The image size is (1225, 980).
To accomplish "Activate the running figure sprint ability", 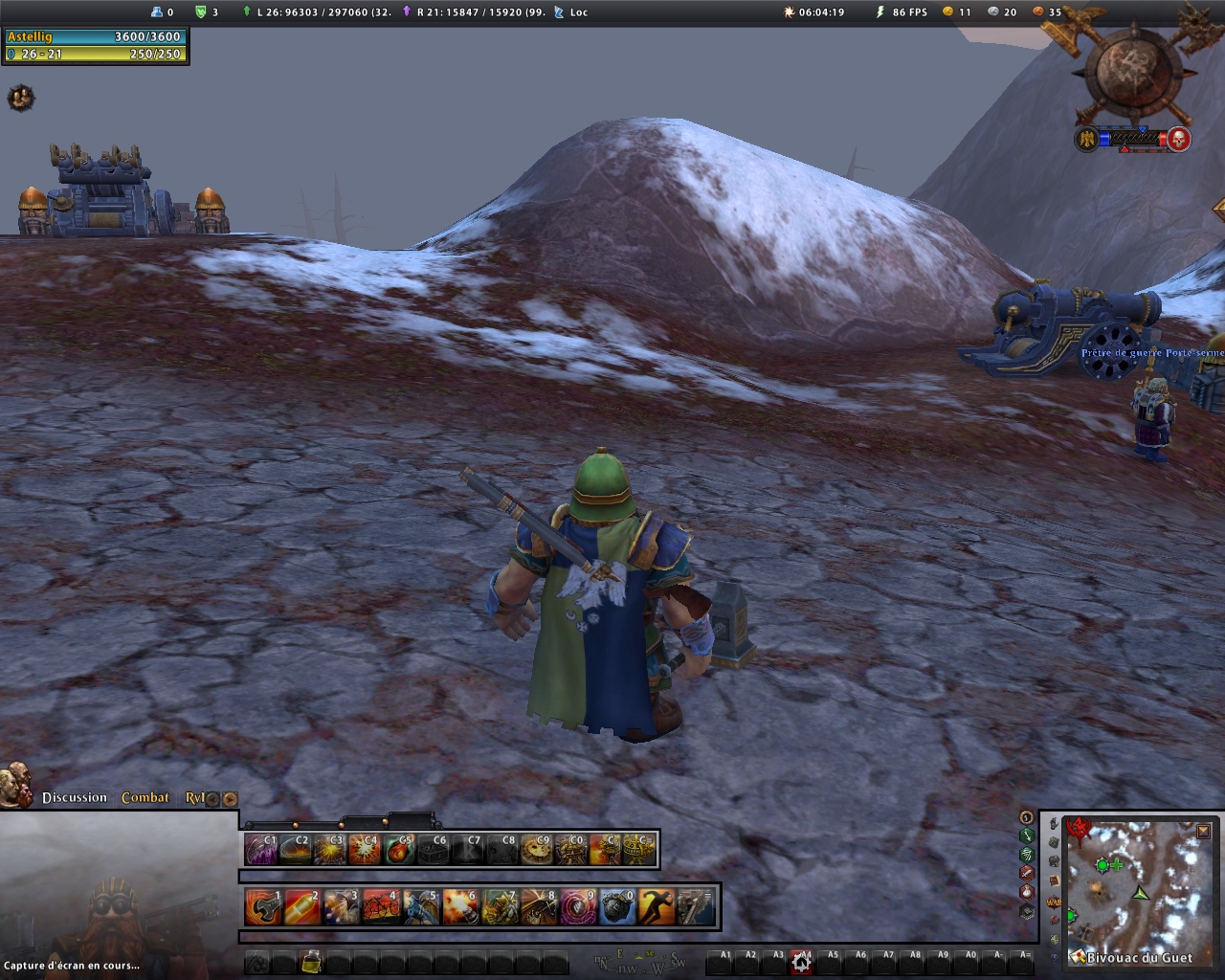I will (657, 907).
